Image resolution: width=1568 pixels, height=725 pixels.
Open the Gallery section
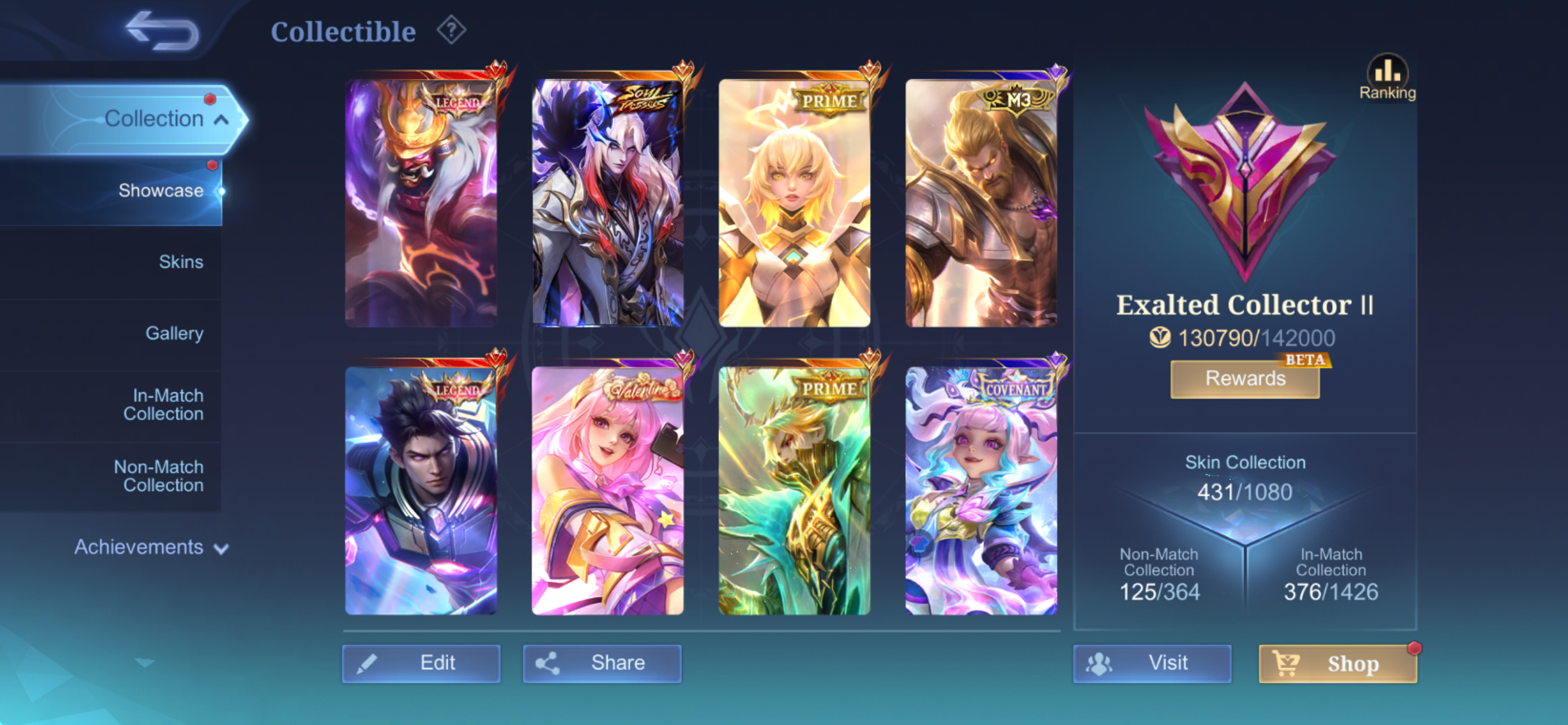(x=174, y=333)
